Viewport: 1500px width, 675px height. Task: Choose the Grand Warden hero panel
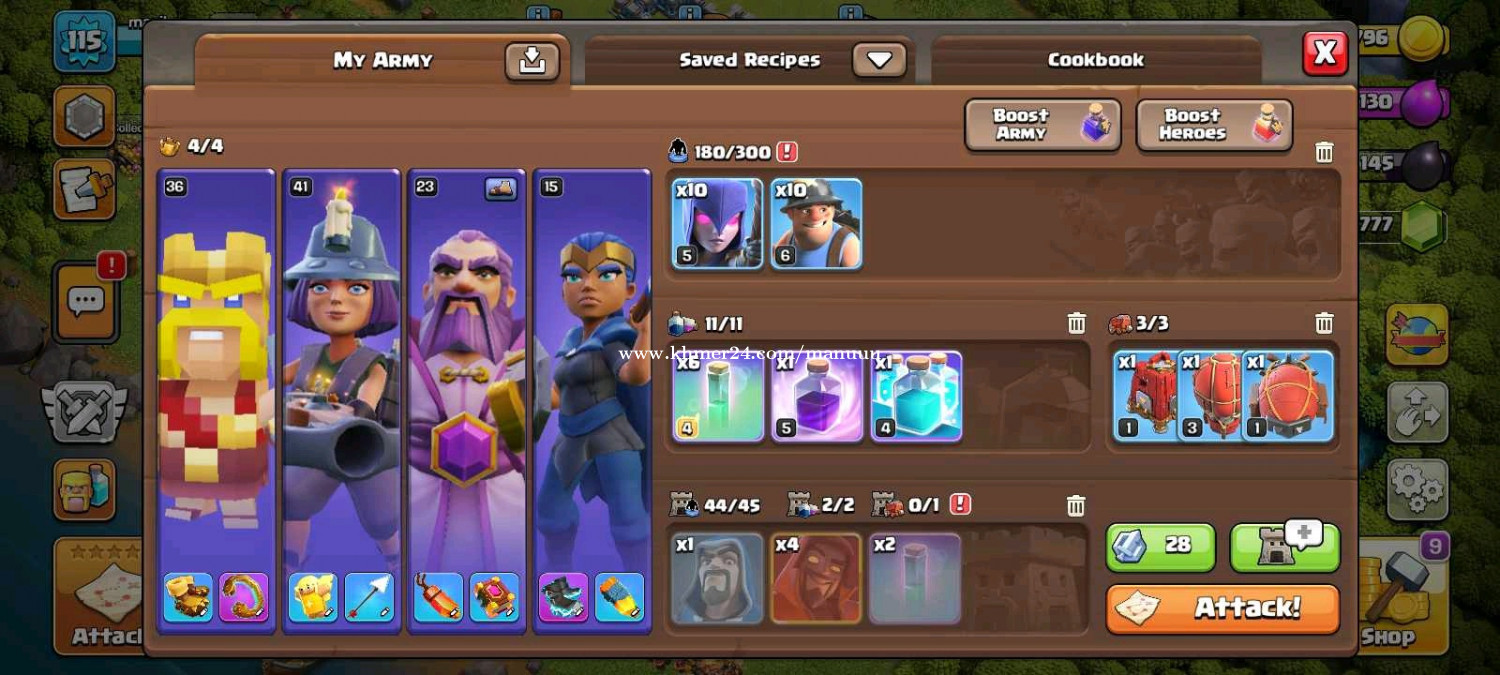(466, 400)
